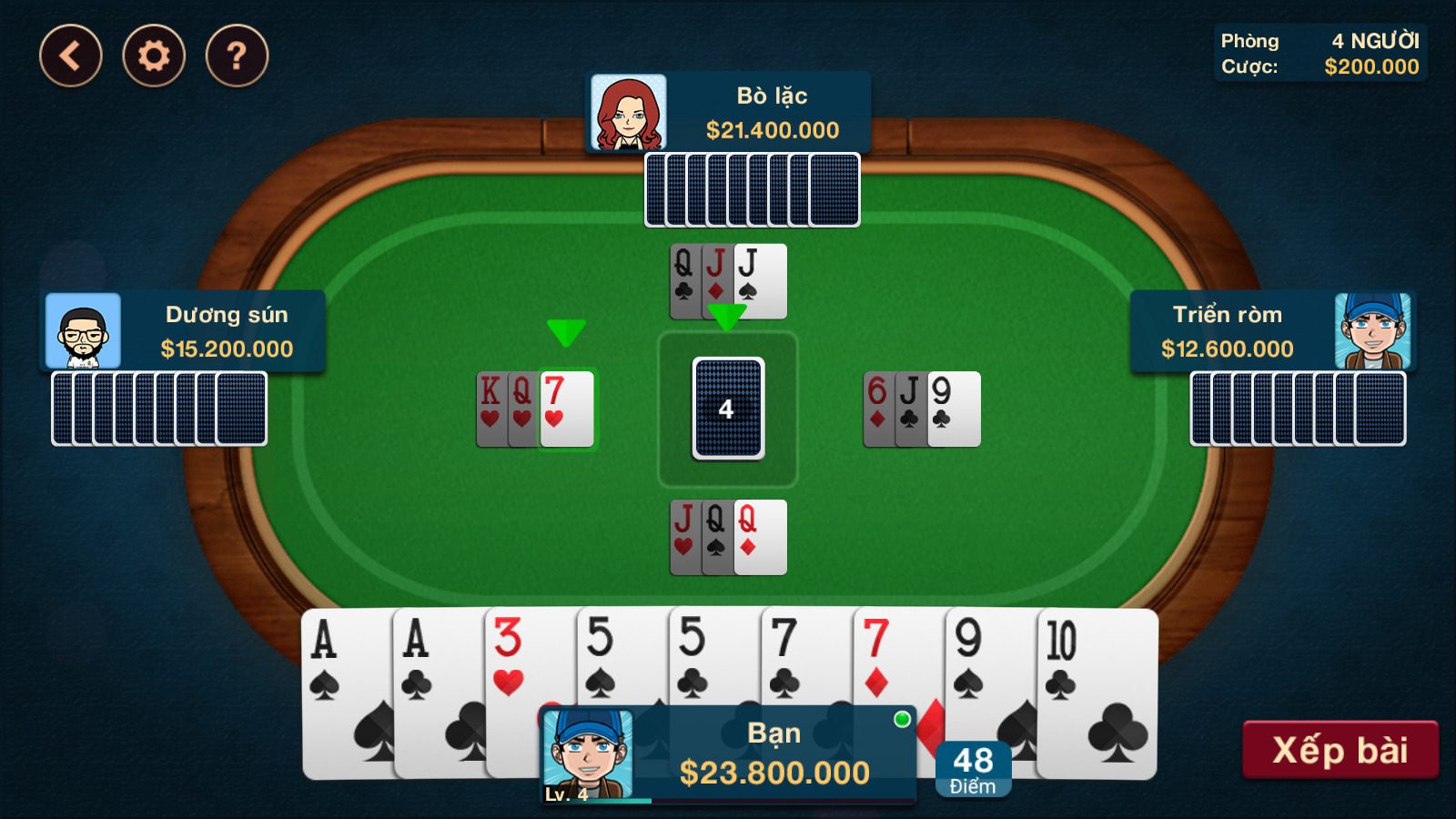
Task: Open the question mark help
Action: point(237,56)
